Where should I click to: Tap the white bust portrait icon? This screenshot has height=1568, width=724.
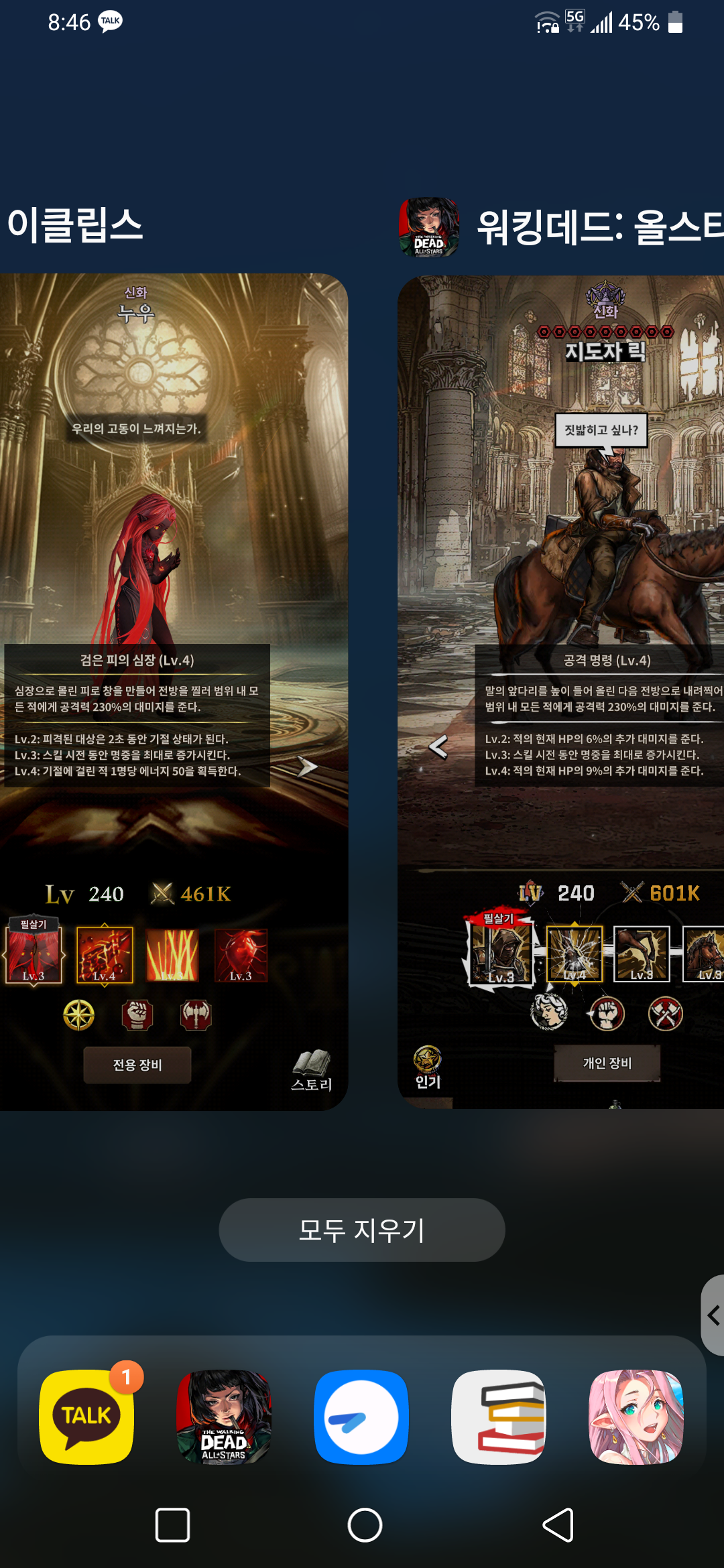[x=549, y=1012]
